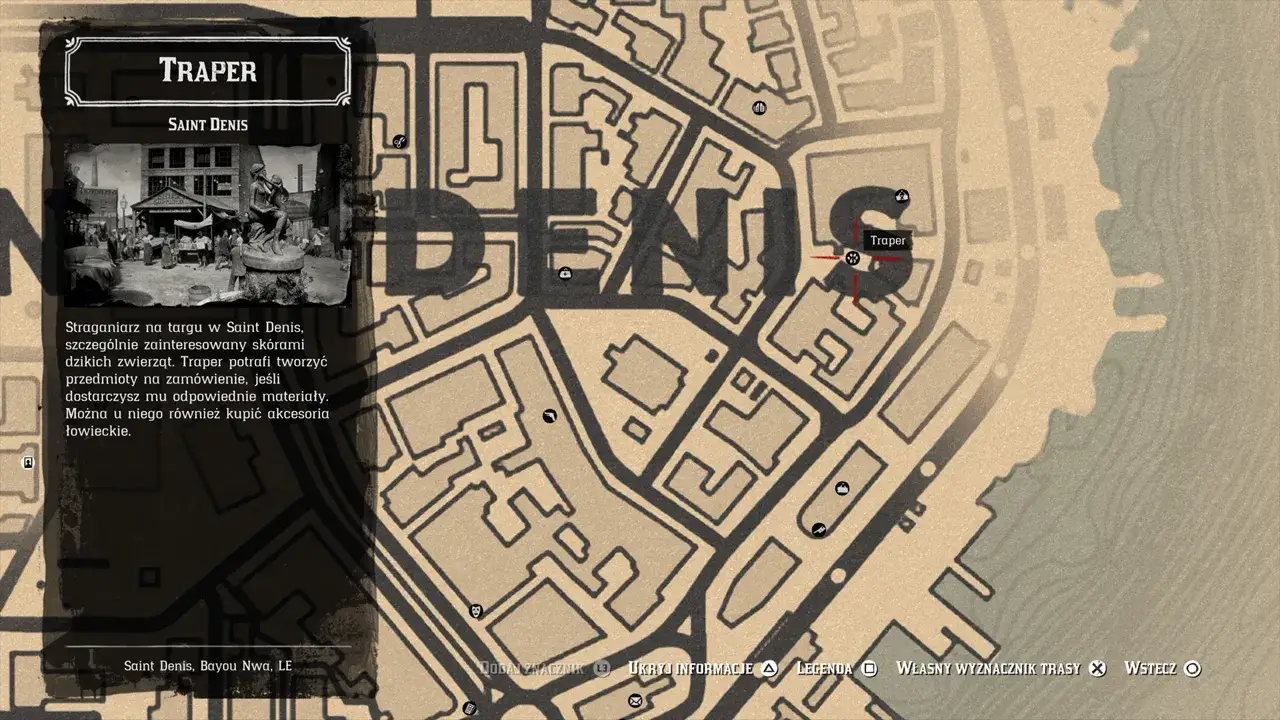Image resolution: width=1280 pixels, height=720 pixels.
Task: Click the barber scissors map marker
Action: coord(399,141)
